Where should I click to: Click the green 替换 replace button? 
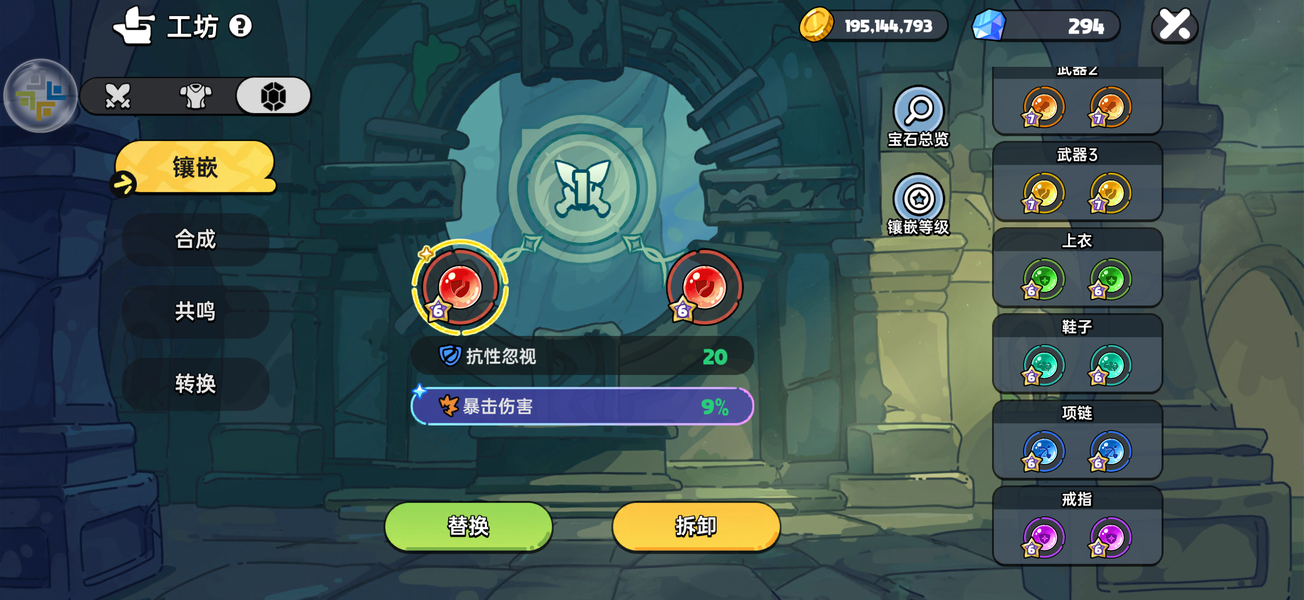pos(468,526)
